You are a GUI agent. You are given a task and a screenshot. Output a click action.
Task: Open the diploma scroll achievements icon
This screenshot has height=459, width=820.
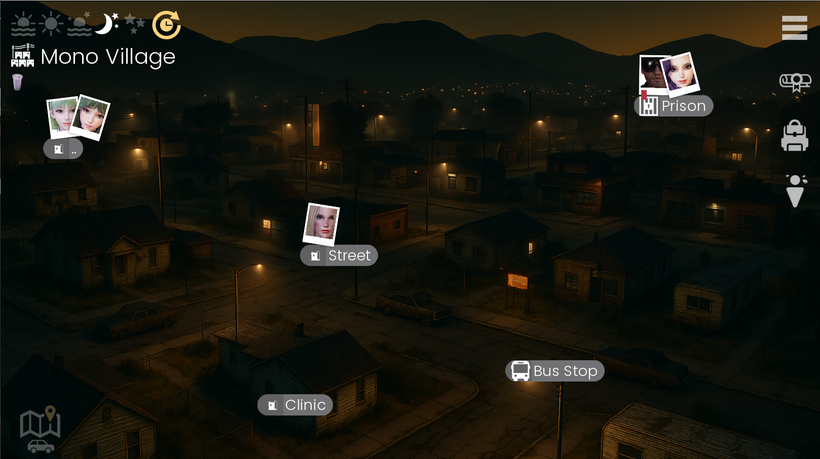coord(794,83)
